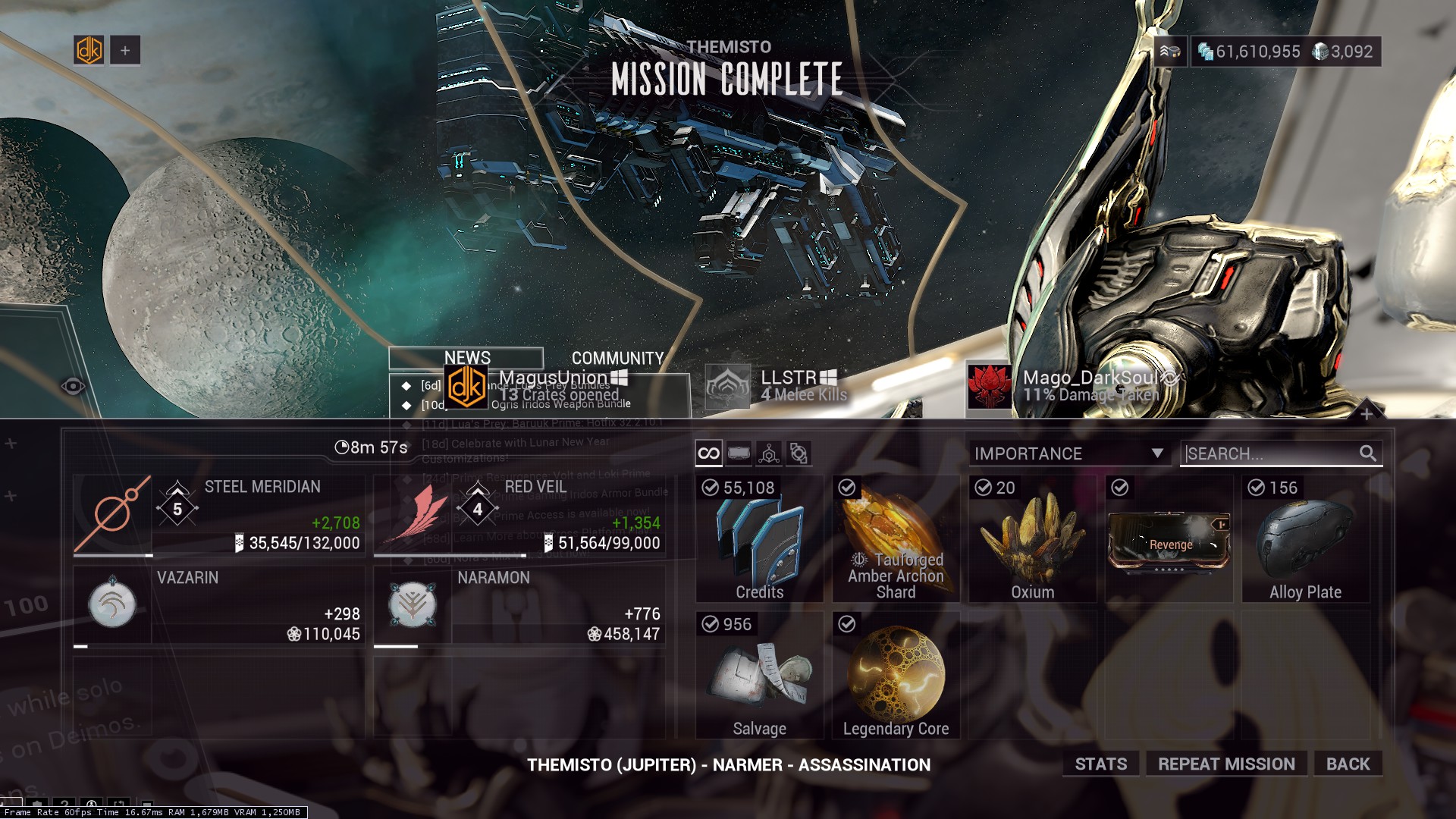Select the Tauforged Amber Archon Shard
This screenshot has height=819, width=1456.
(896, 539)
